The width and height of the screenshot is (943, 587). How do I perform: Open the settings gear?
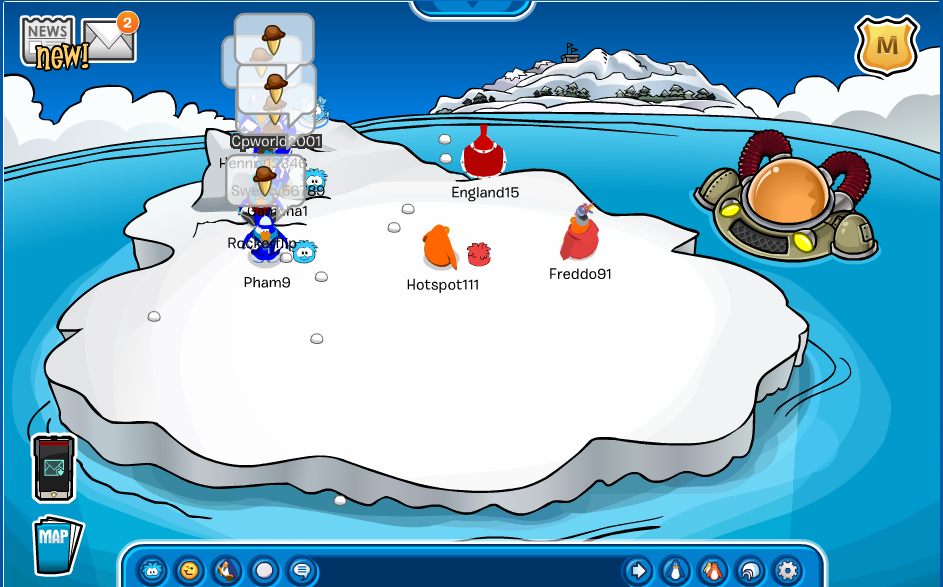[x=788, y=570]
